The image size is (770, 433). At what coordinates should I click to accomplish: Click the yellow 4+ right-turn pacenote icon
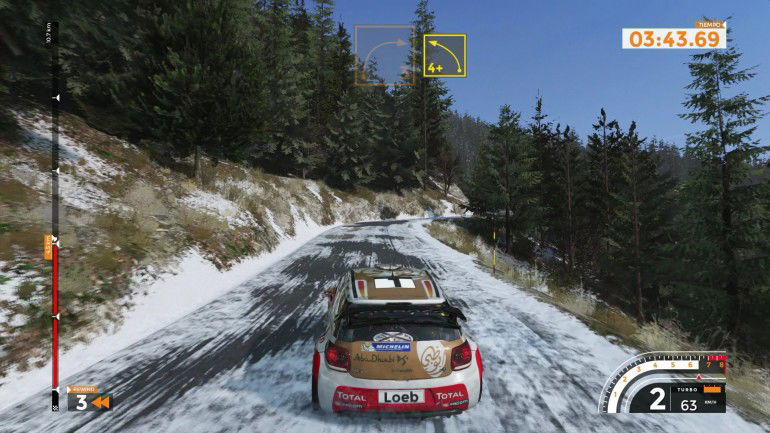pyautogui.click(x=444, y=56)
